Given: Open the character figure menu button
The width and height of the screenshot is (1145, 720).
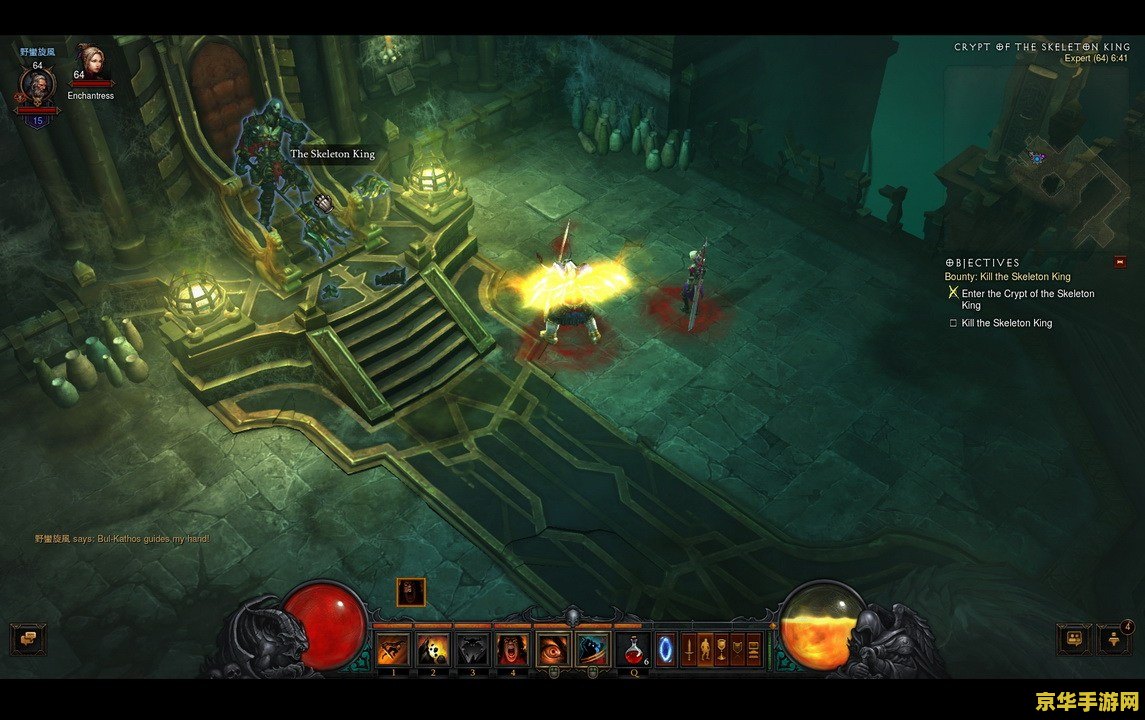Looking at the screenshot, I should 705,650.
